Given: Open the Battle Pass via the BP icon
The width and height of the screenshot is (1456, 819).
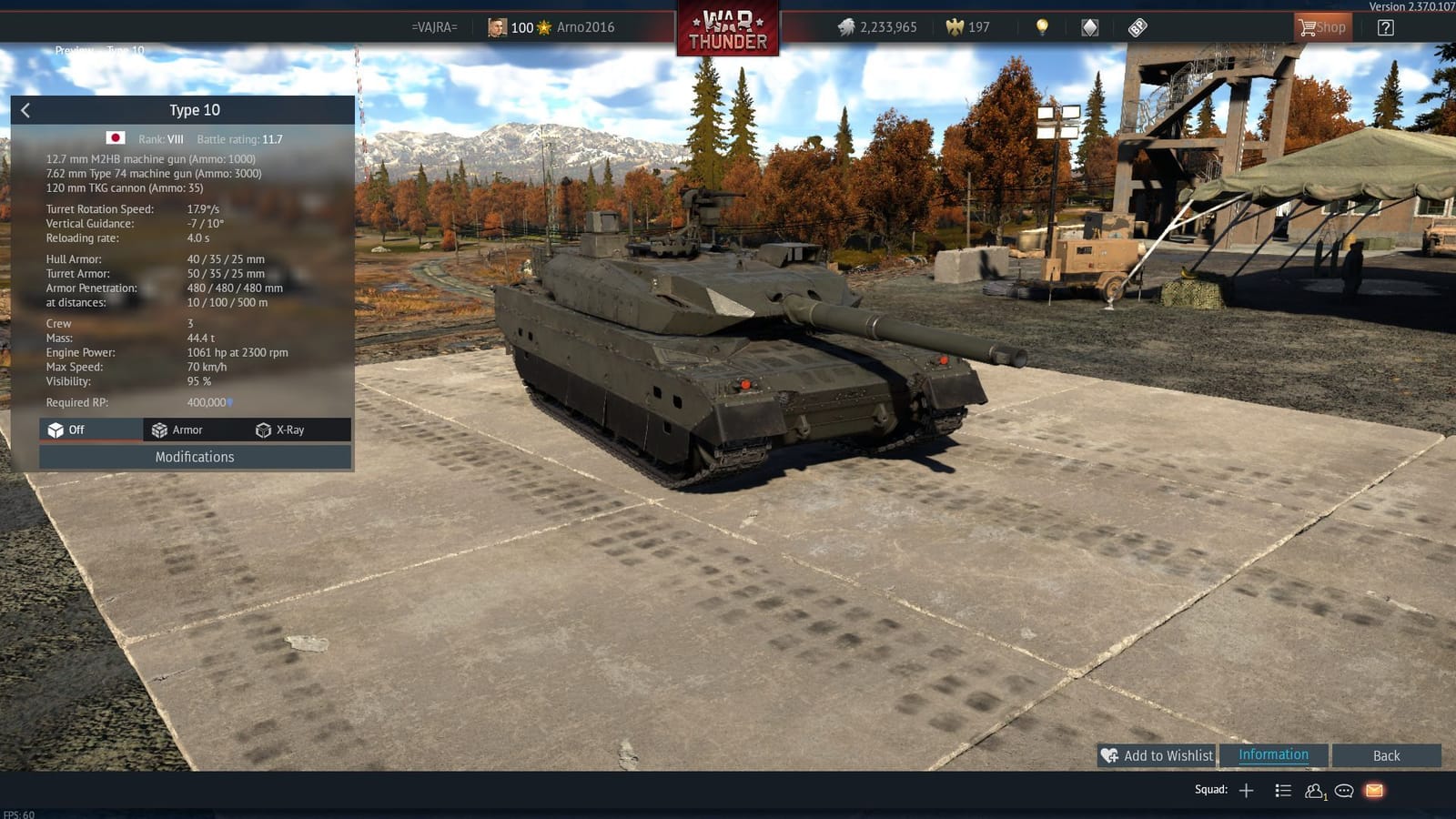Looking at the screenshot, I should click(1137, 27).
